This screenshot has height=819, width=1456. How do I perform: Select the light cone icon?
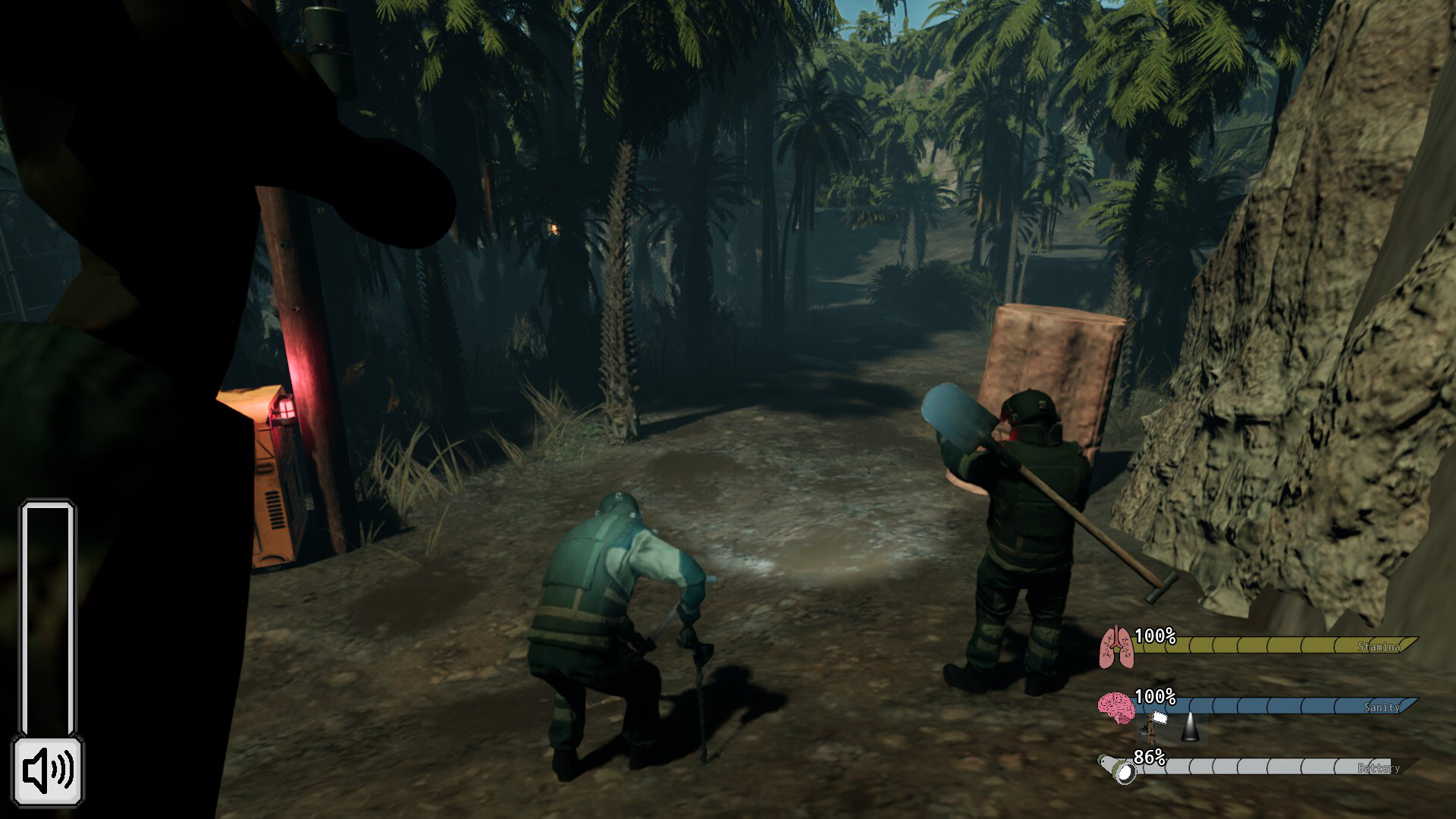pyautogui.click(x=1188, y=728)
